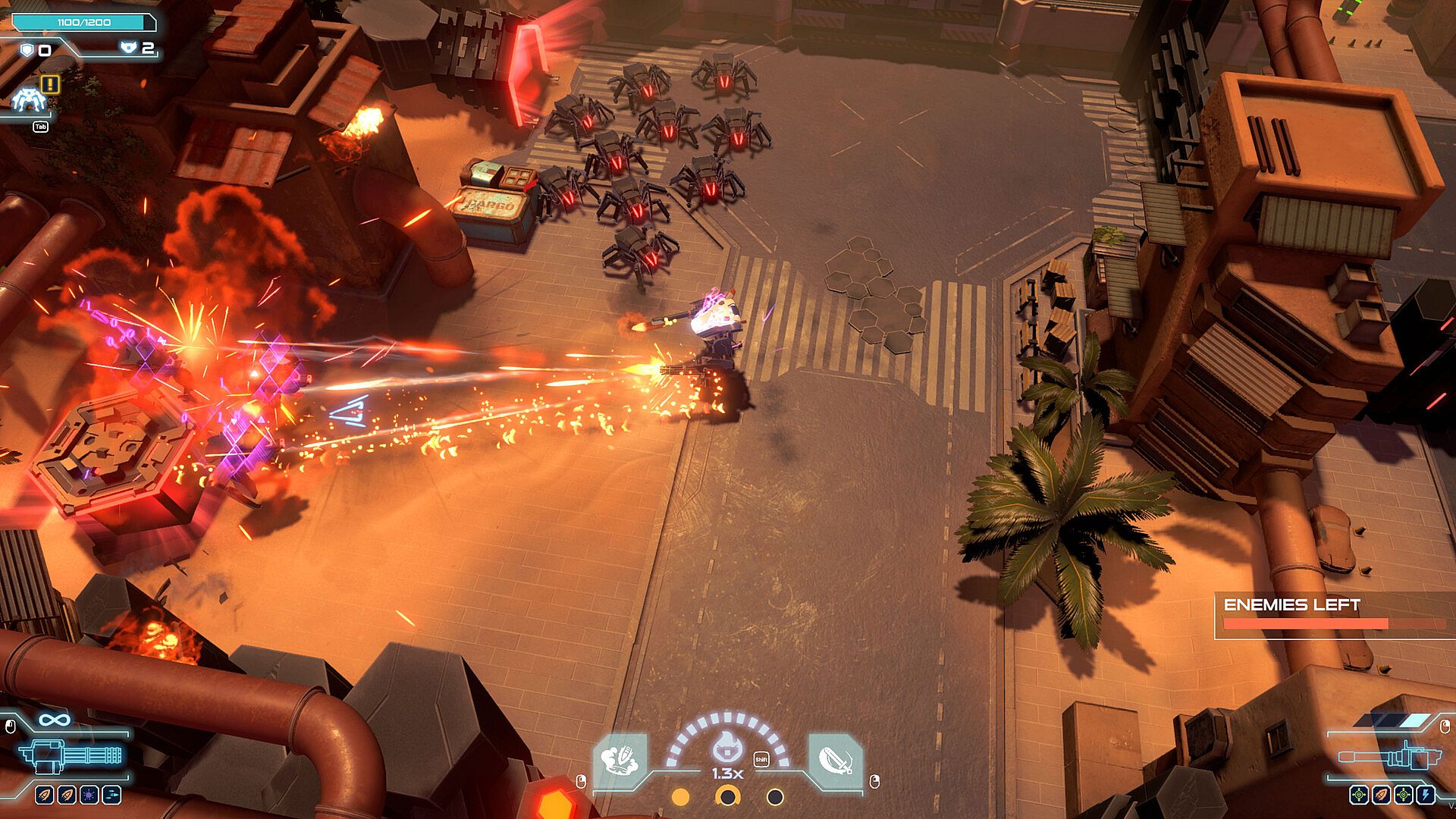Screen dimensions: 1456x819
Task: Click the teal triple-bullet mod icon
Action: [111, 795]
